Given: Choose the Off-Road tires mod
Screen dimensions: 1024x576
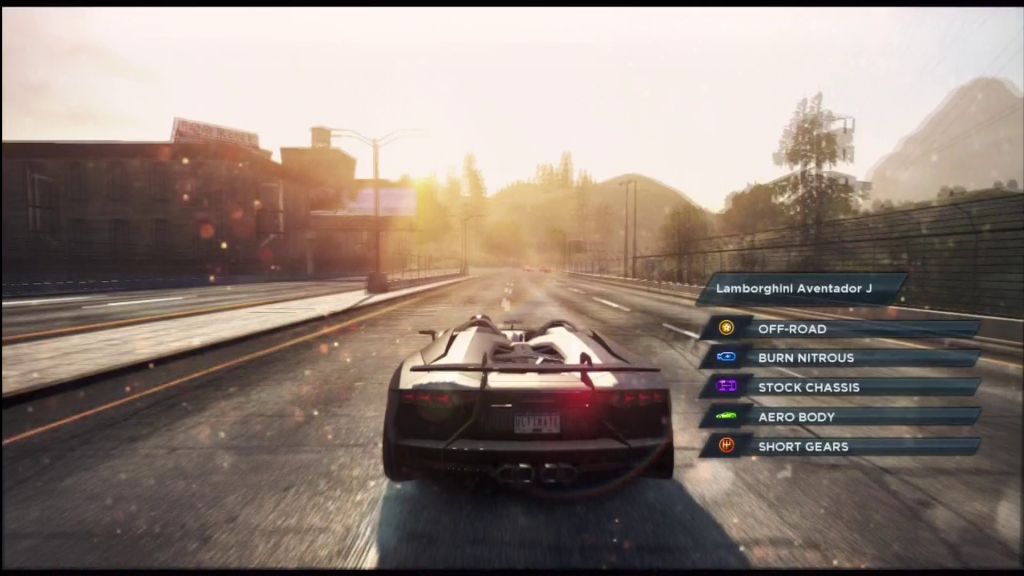Looking at the screenshot, I should (x=840, y=328).
